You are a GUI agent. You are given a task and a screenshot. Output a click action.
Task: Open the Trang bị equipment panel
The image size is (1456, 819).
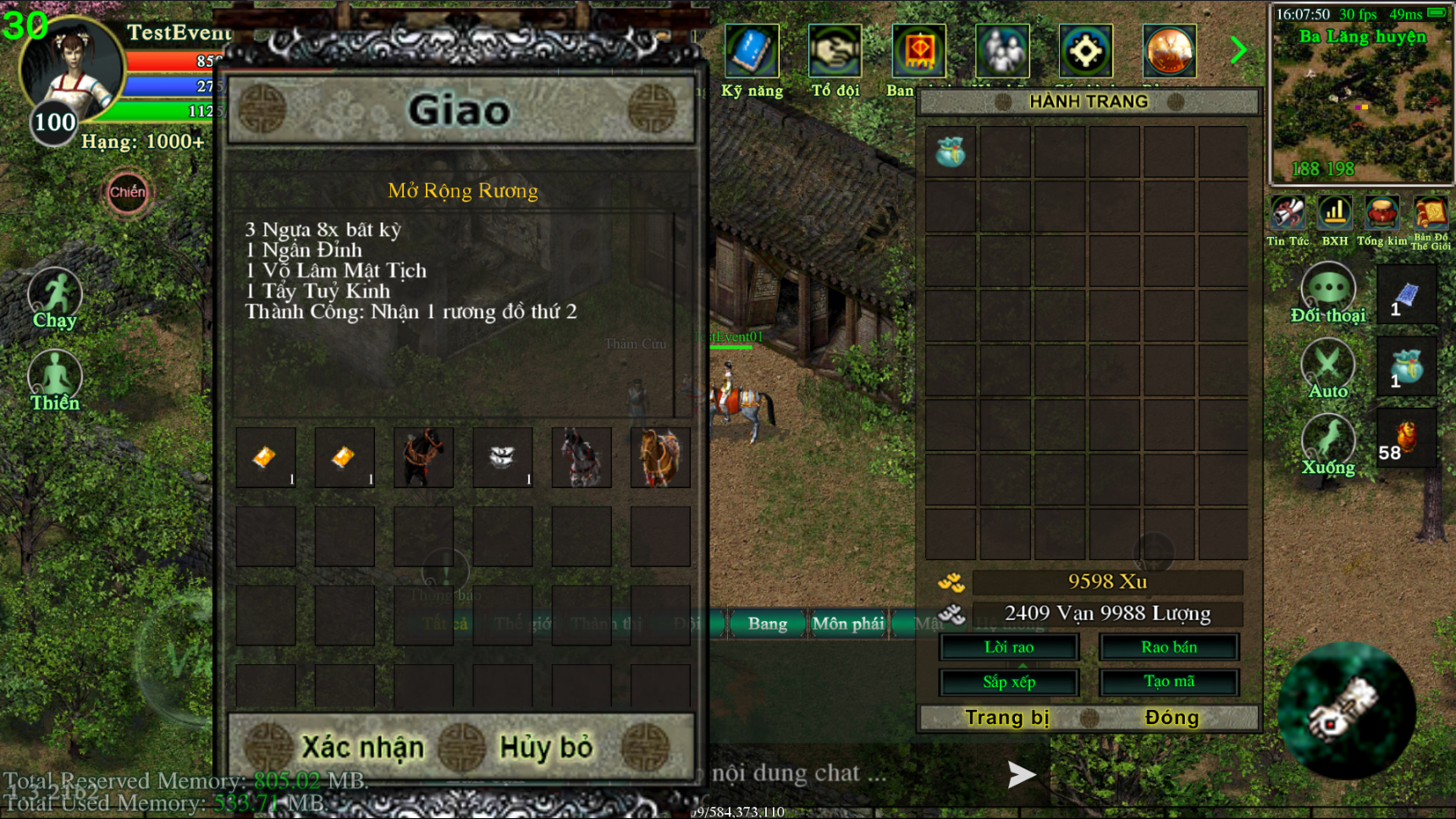coord(1007,718)
